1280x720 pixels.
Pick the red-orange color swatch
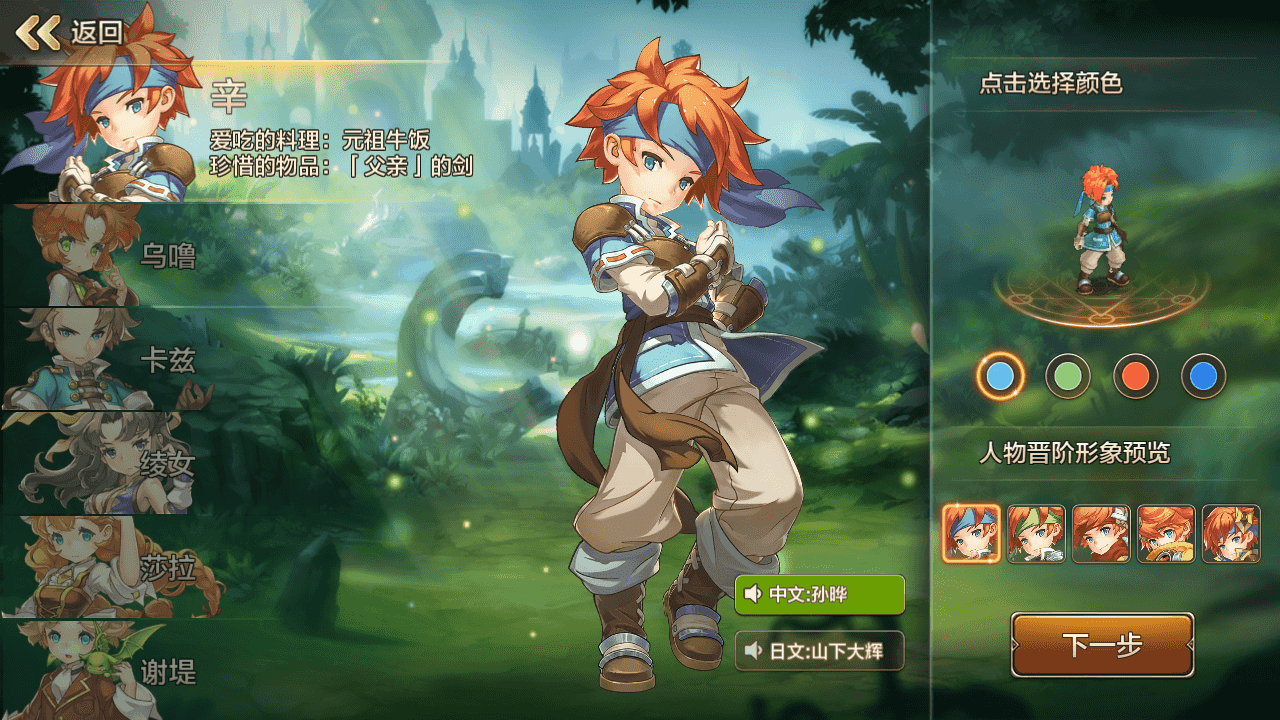[1136, 377]
